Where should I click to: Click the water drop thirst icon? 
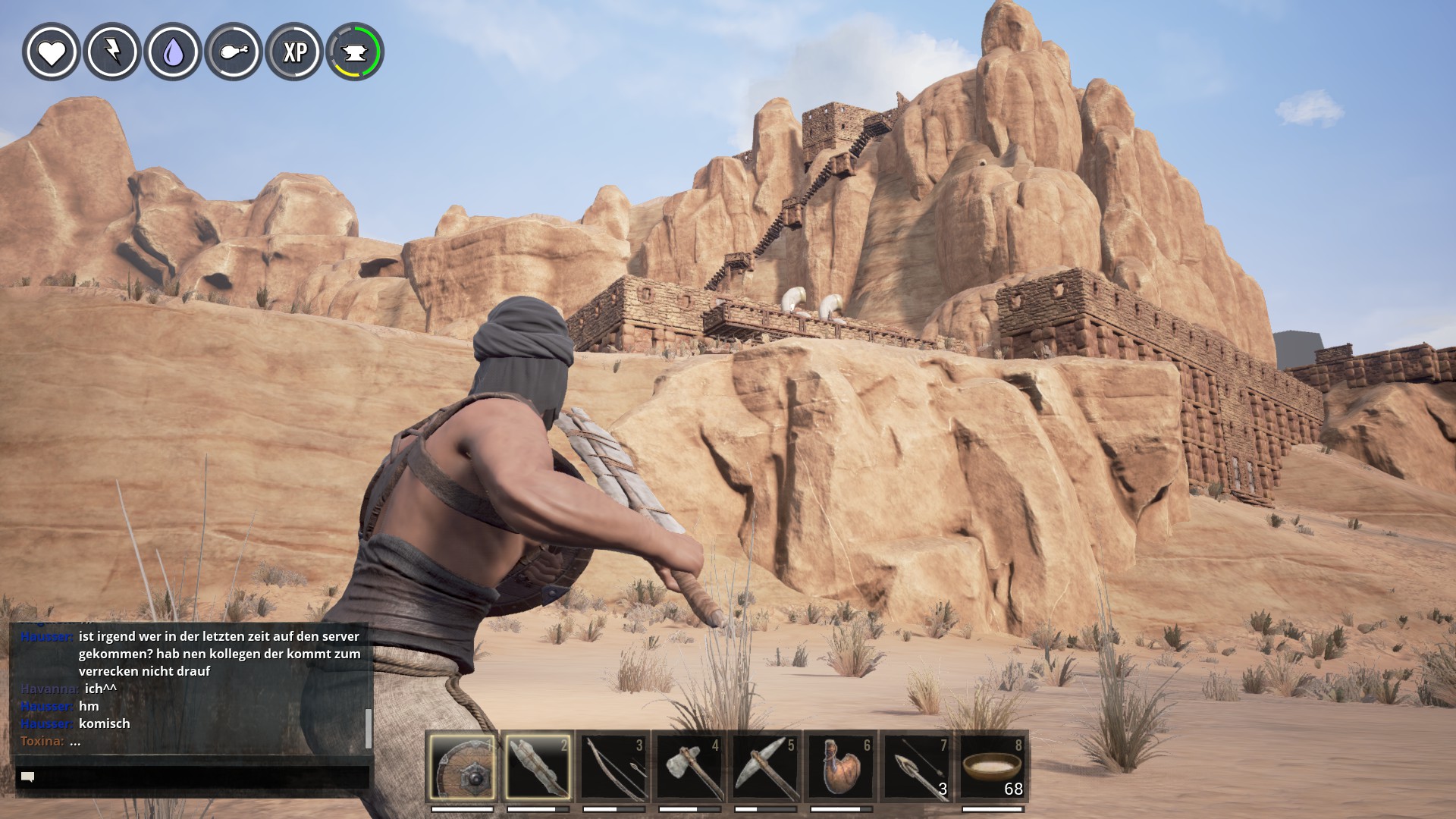coord(173,52)
